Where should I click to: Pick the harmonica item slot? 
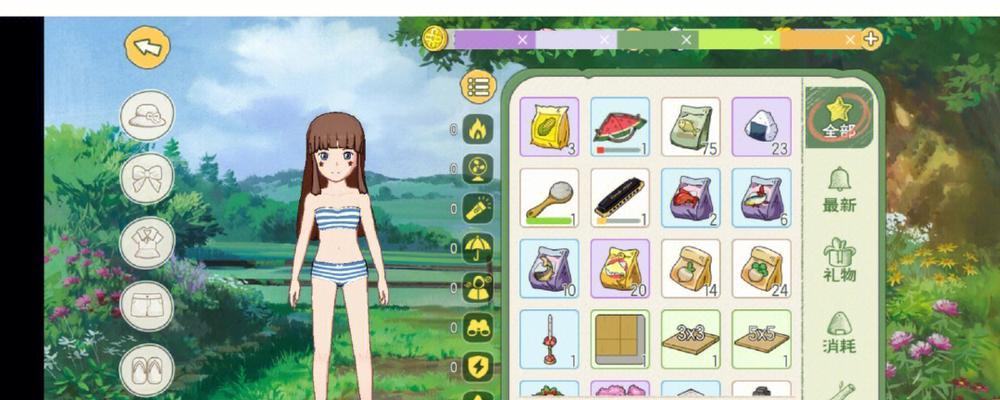(x=620, y=197)
